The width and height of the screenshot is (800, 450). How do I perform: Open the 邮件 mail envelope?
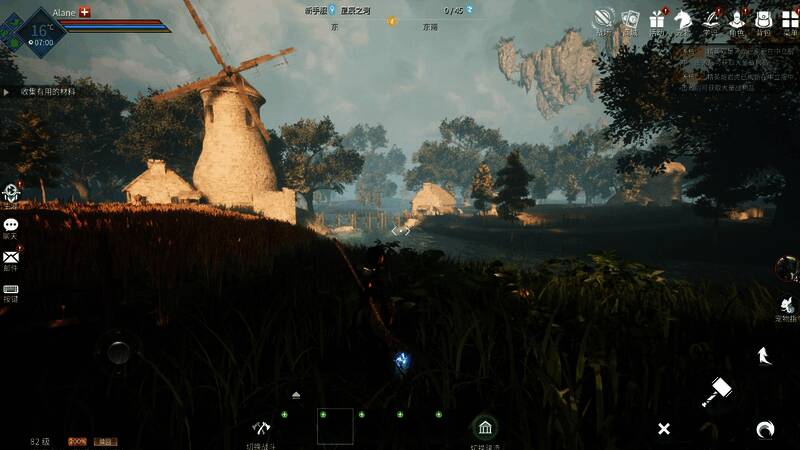click(11, 258)
